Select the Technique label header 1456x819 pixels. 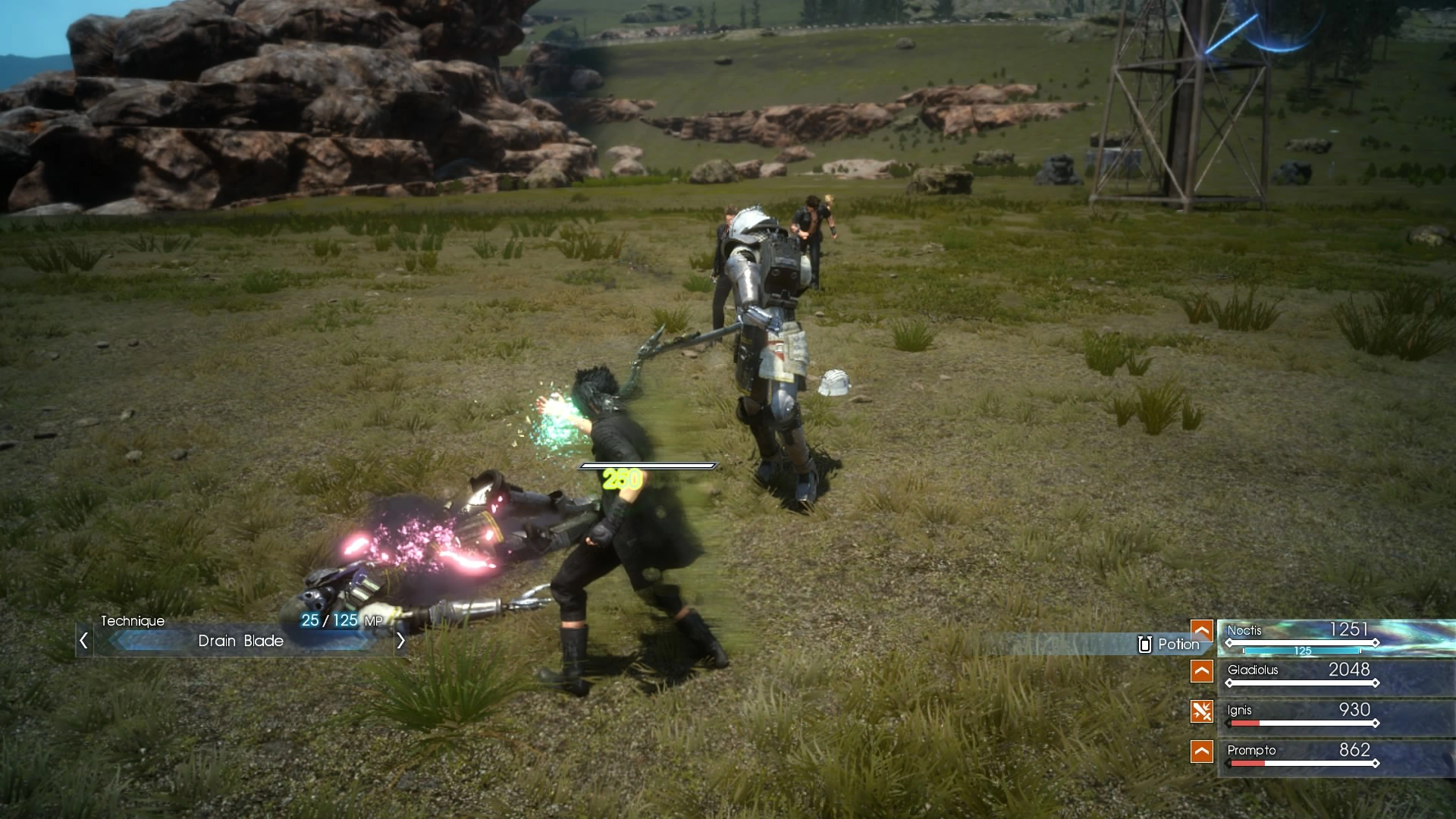point(133,620)
